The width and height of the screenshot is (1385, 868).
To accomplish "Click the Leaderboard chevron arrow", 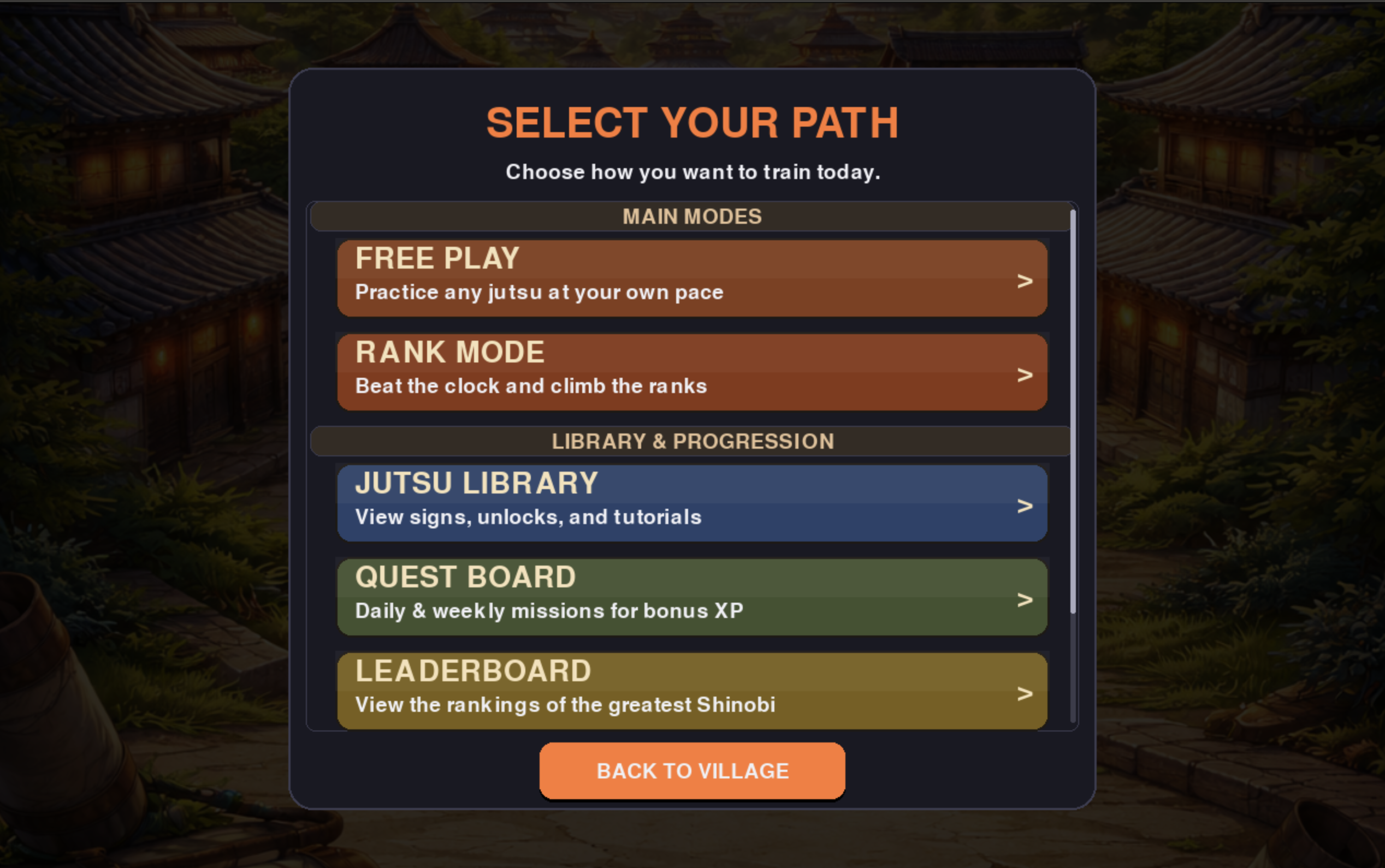I will point(1025,694).
